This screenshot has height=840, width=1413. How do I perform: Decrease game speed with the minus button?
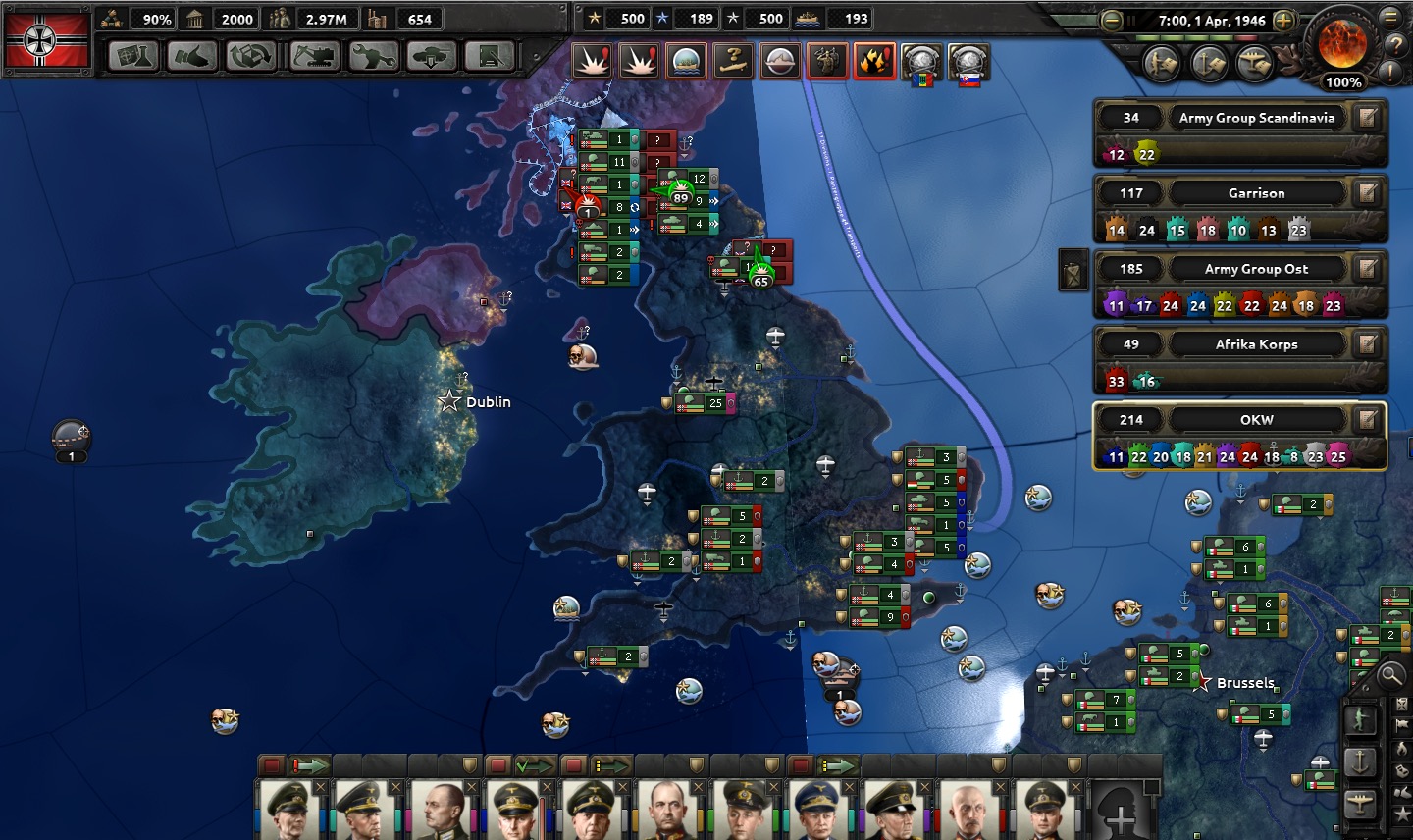[1112, 21]
